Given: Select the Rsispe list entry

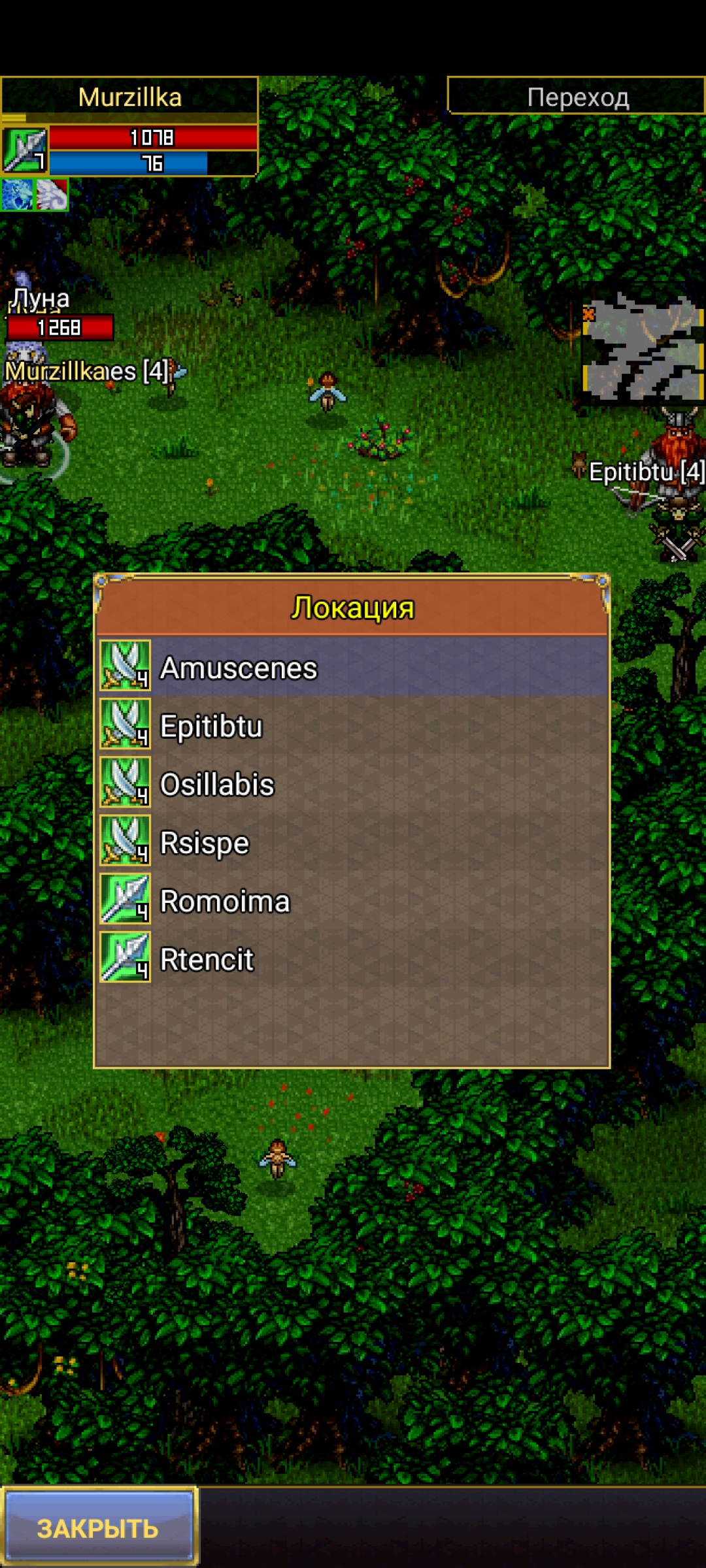Looking at the screenshot, I should coord(352,842).
